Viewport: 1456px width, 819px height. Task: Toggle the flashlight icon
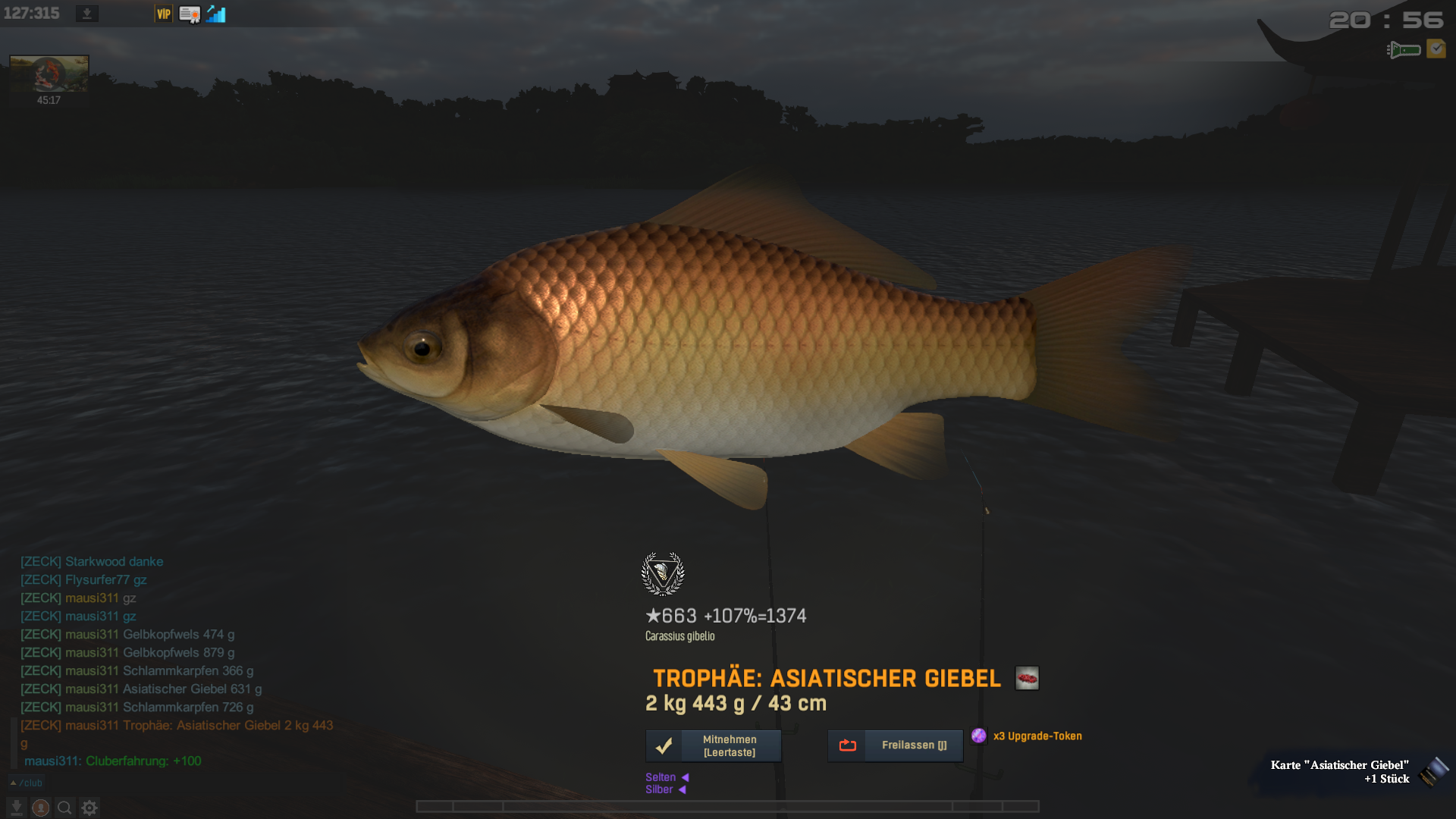(x=1404, y=50)
